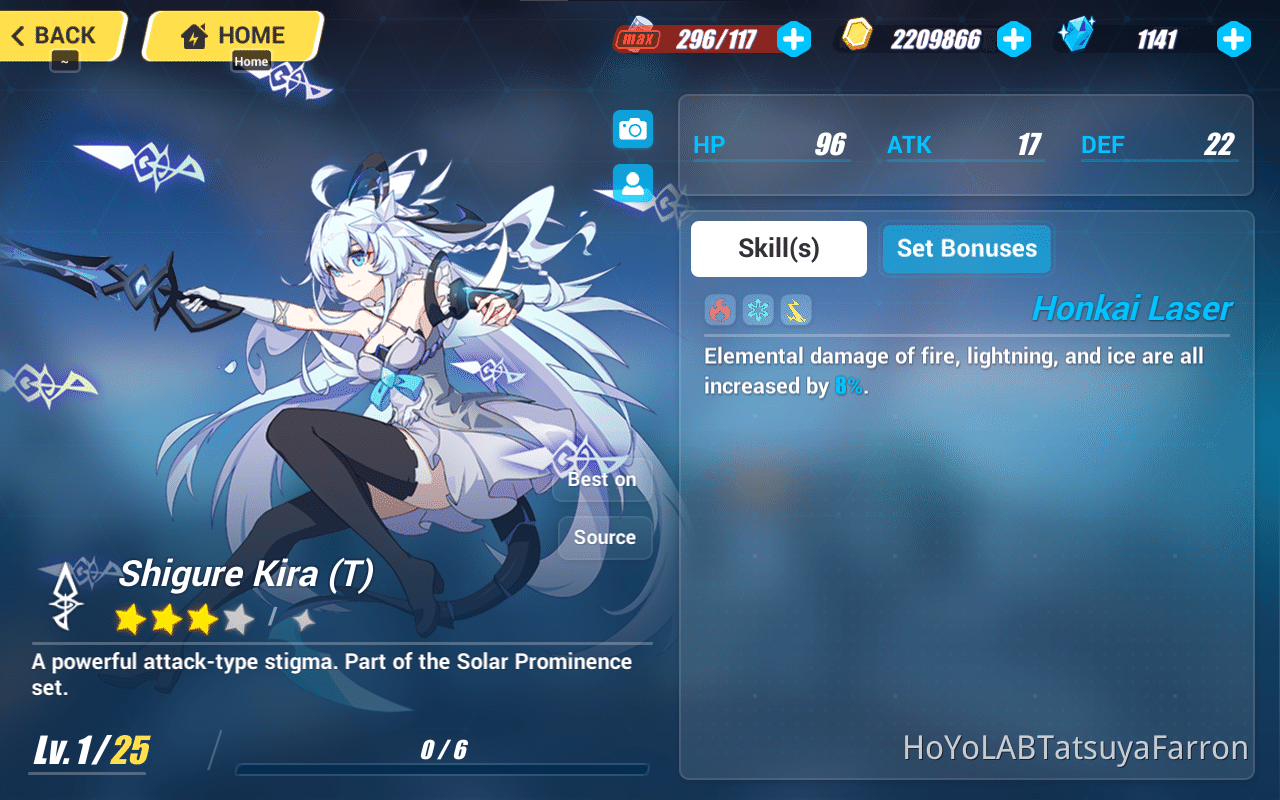Switch to the Set Bonuses tab
The height and width of the screenshot is (800, 1280).
pos(966,249)
